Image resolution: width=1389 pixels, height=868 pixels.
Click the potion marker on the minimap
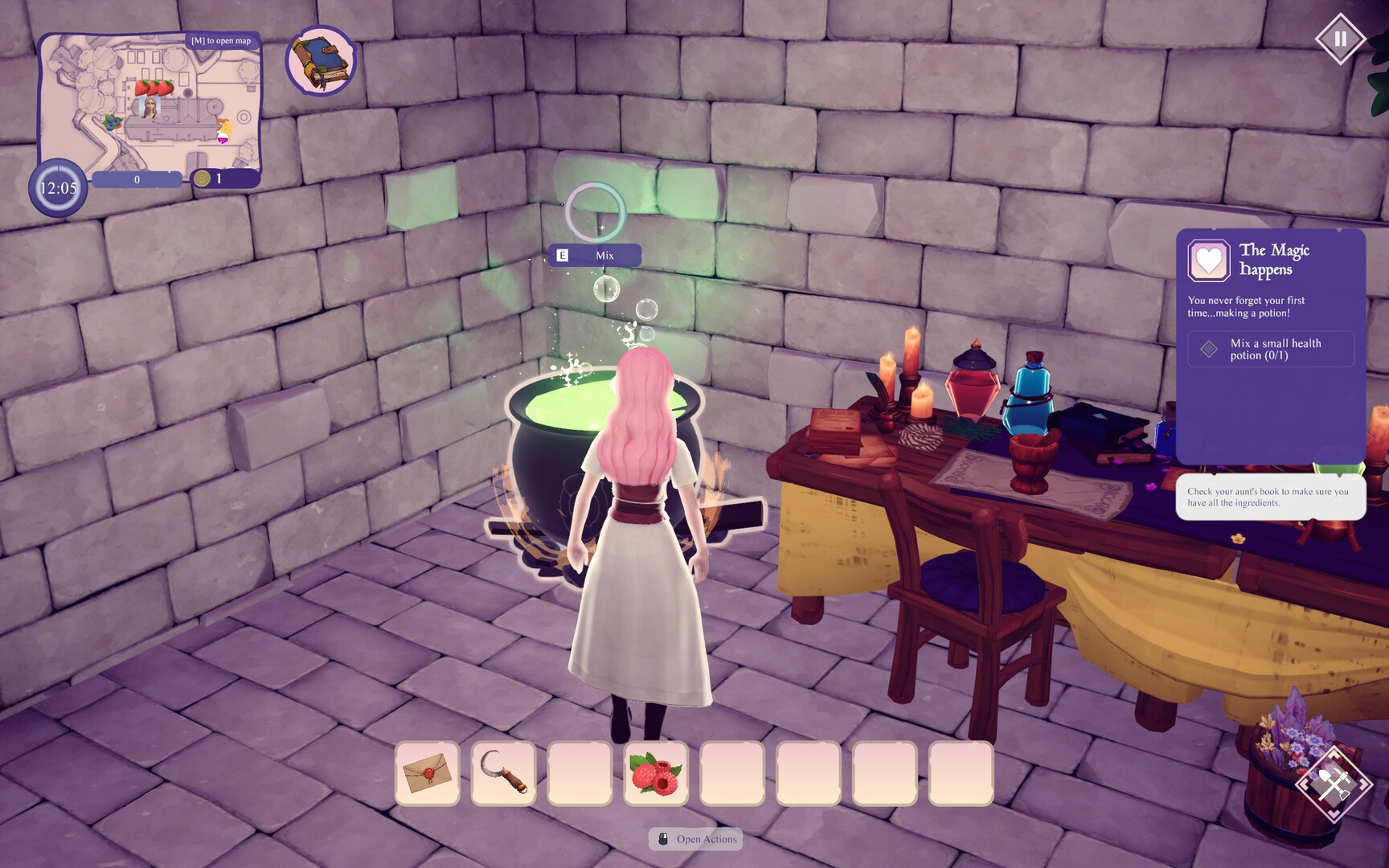coord(223,137)
